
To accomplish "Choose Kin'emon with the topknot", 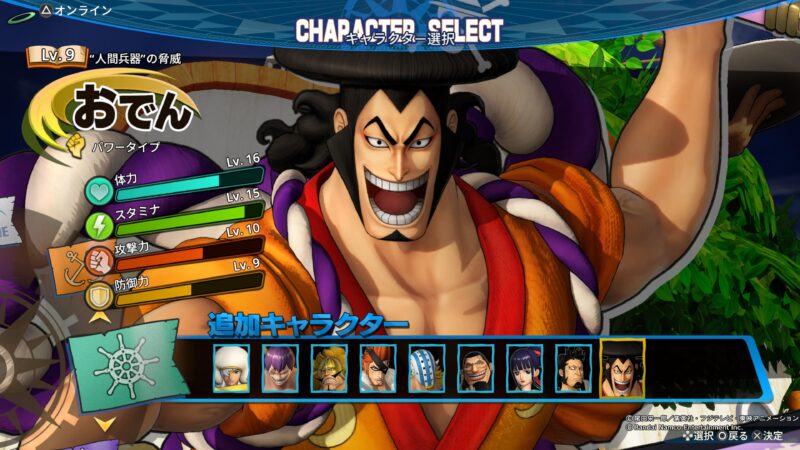I will coord(574,368).
